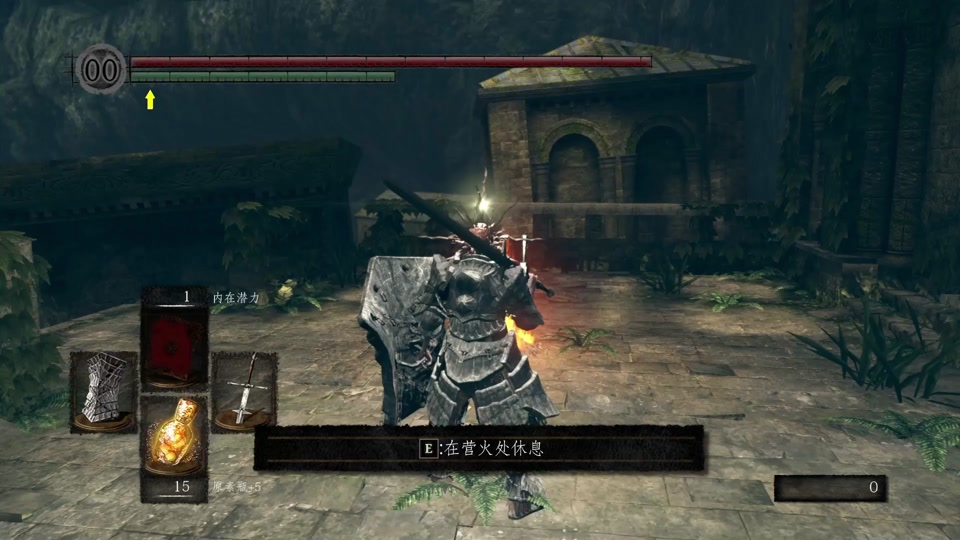Image resolution: width=960 pixels, height=540 pixels.
Task: Select the Power Within spell slot
Action: (174, 346)
